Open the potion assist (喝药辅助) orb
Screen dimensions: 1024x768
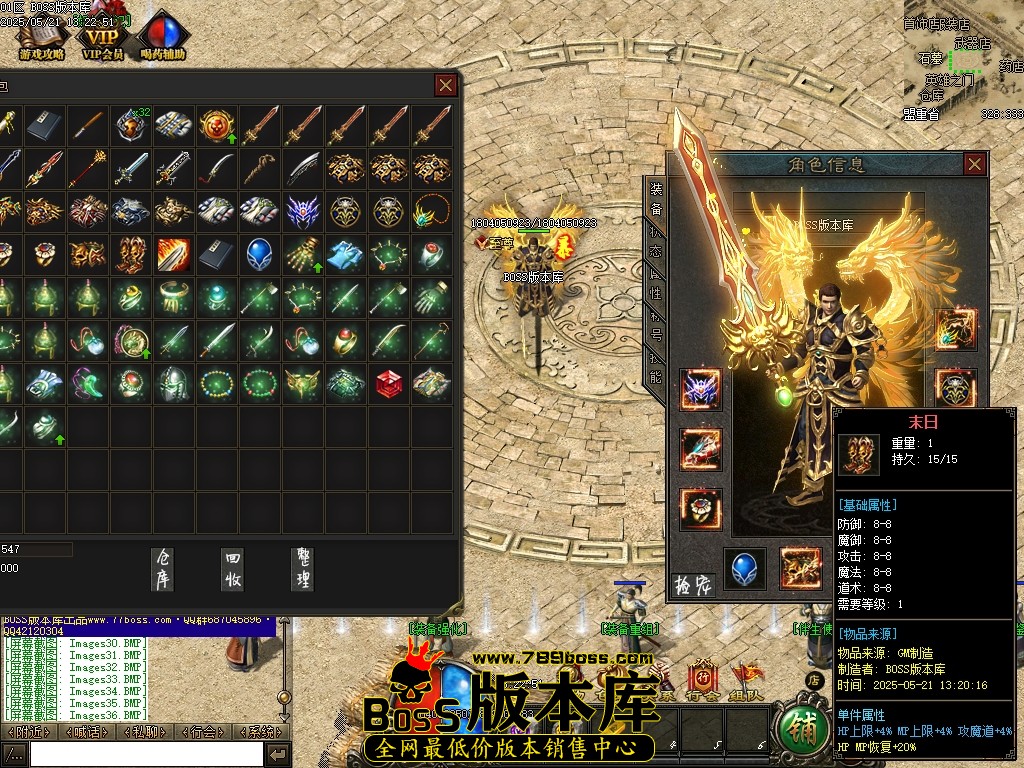pyautogui.click(x=164, y=37)
